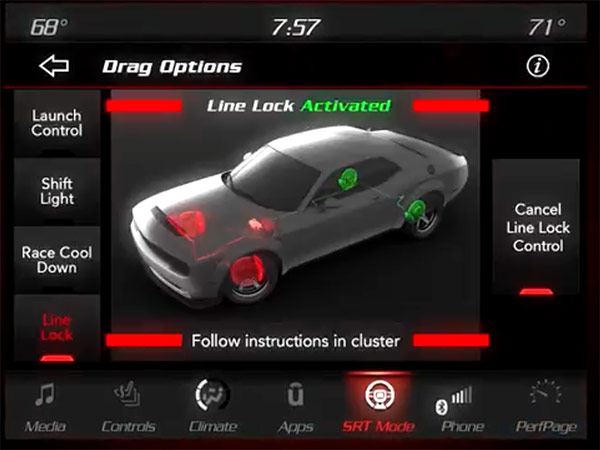Tap Cancel Line Lock Control
Image resolution: width=600 pixels, height=450 pixels.
pos(537,228)
